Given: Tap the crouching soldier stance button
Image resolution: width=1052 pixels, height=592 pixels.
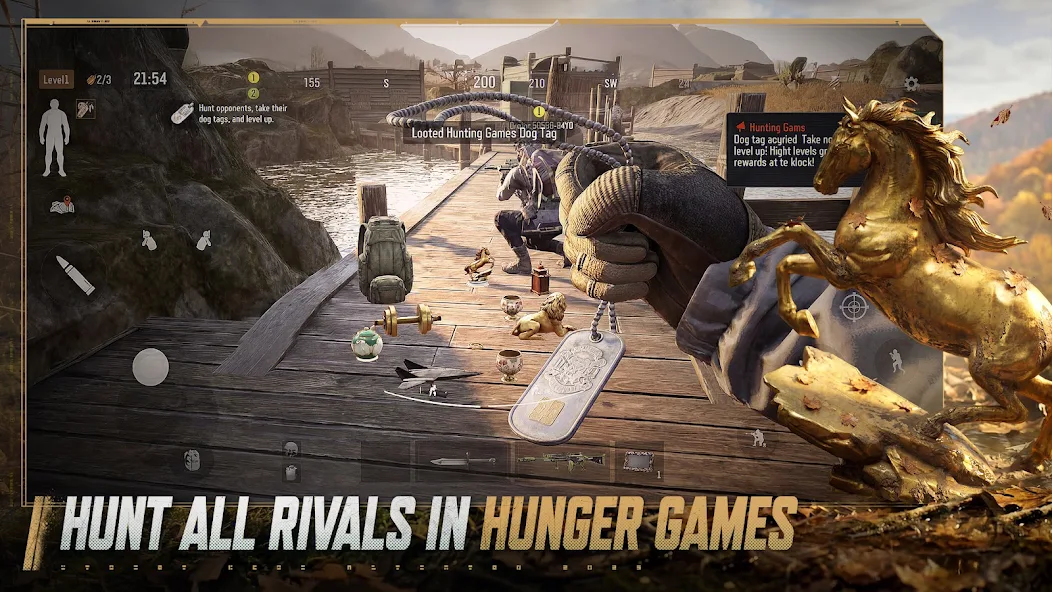Looking at the screenshot, I should 759,437.
